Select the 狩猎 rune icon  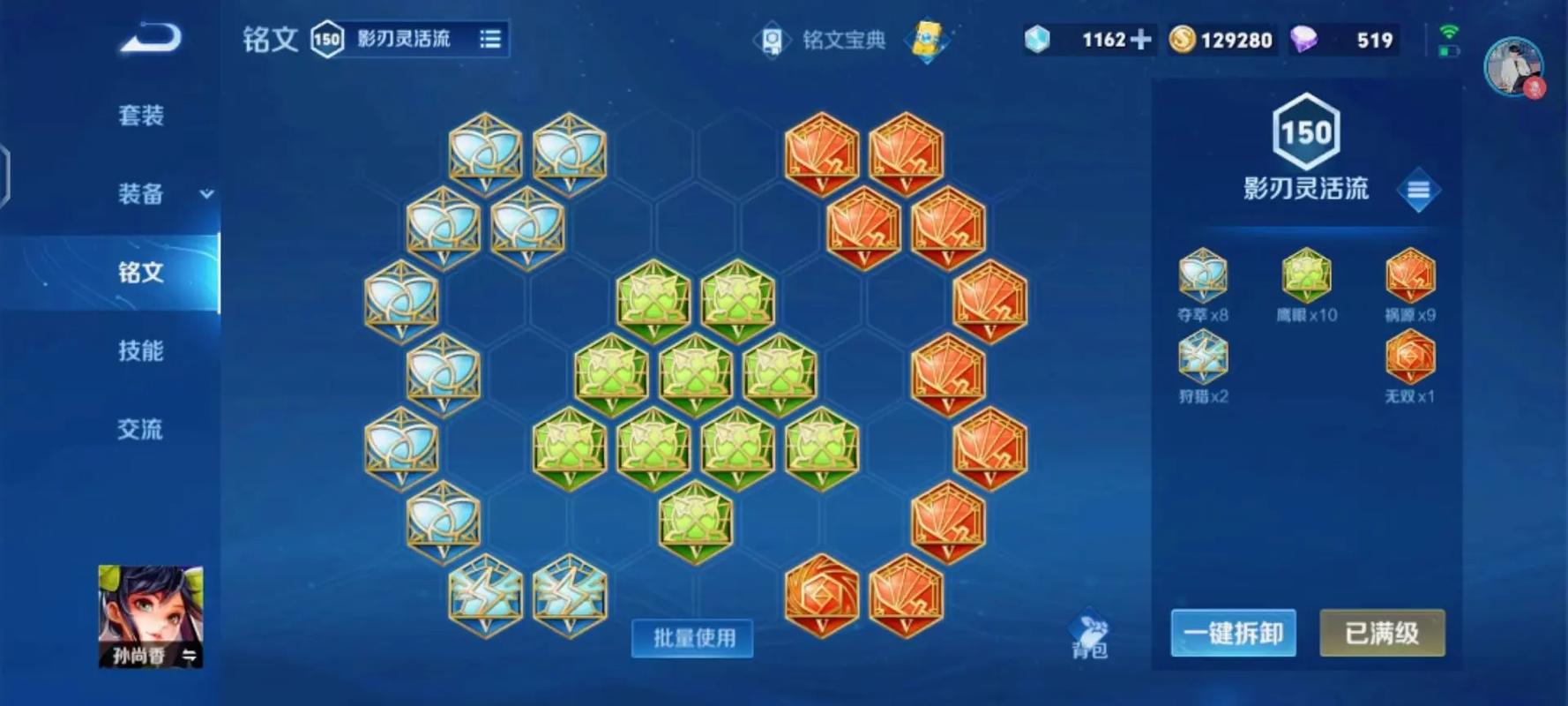click(x=1204, y=357)
